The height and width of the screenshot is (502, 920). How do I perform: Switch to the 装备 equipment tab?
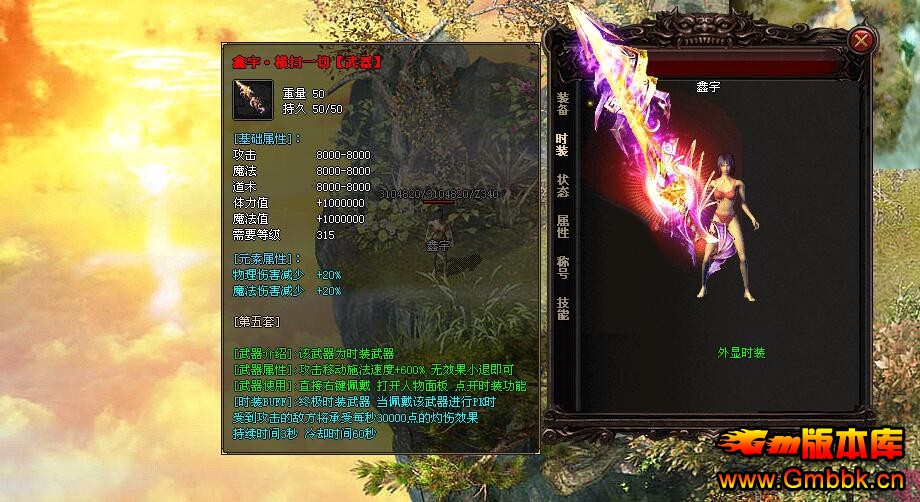[562, 103]
